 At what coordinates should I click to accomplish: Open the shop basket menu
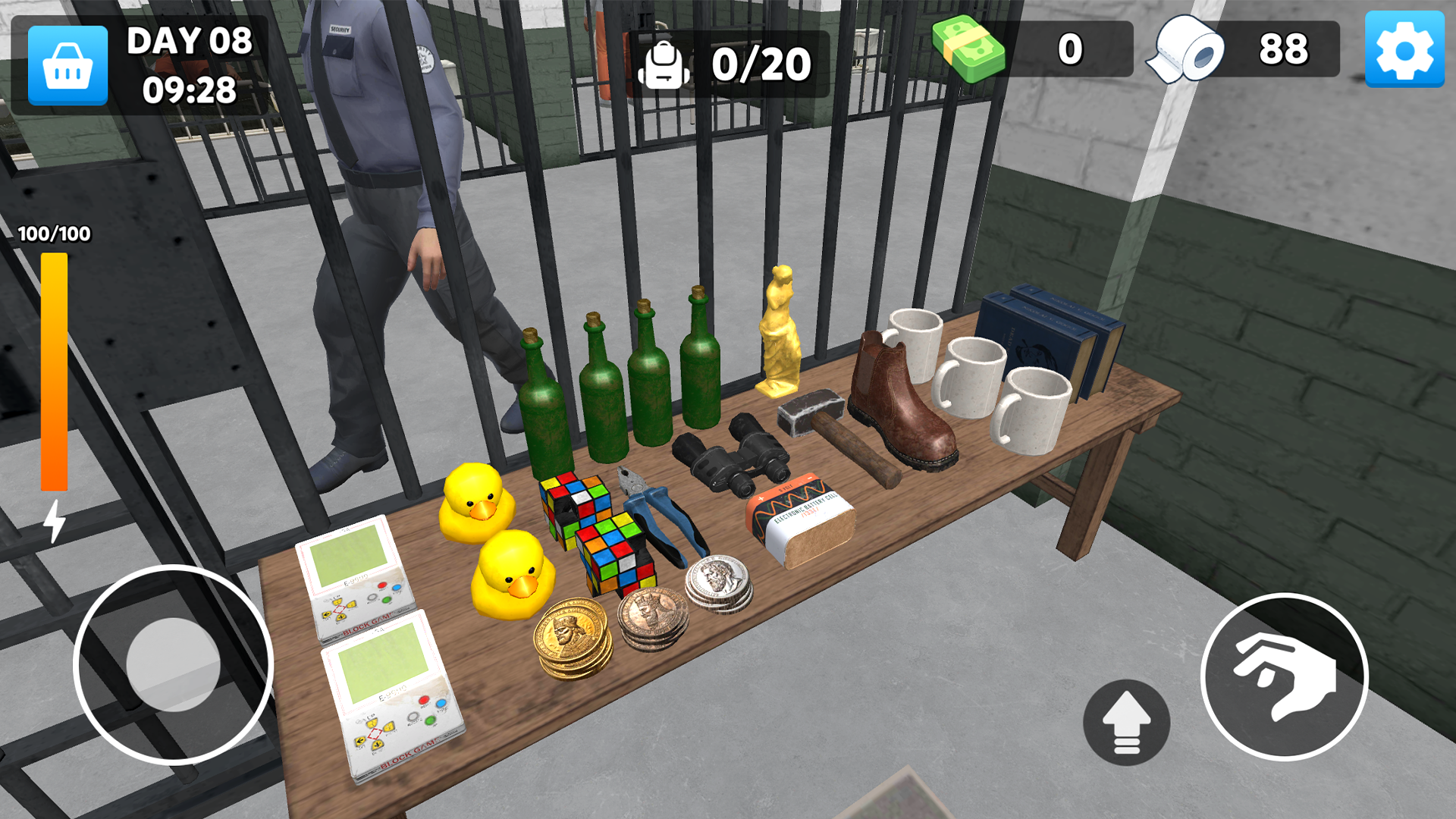pyautogui.click(x=67, y=65)
